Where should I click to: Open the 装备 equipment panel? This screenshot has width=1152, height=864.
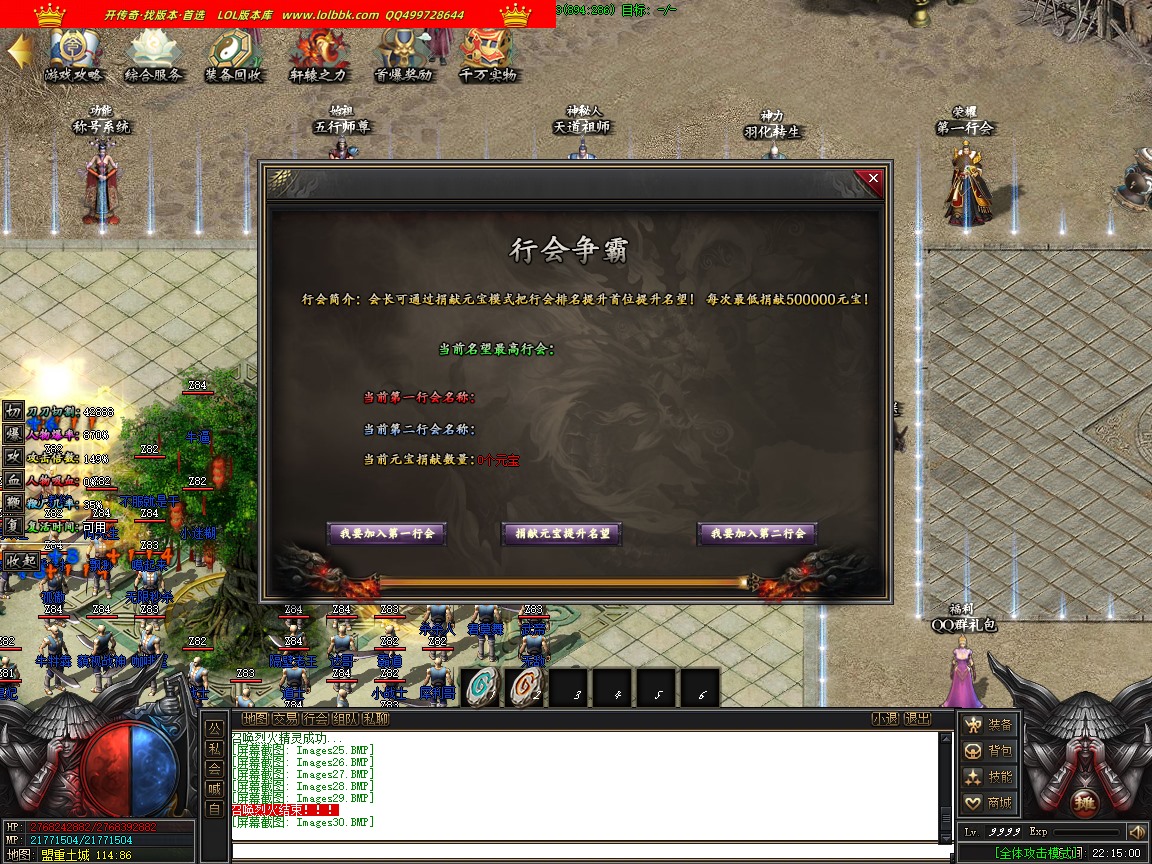[x=988, y=725]
